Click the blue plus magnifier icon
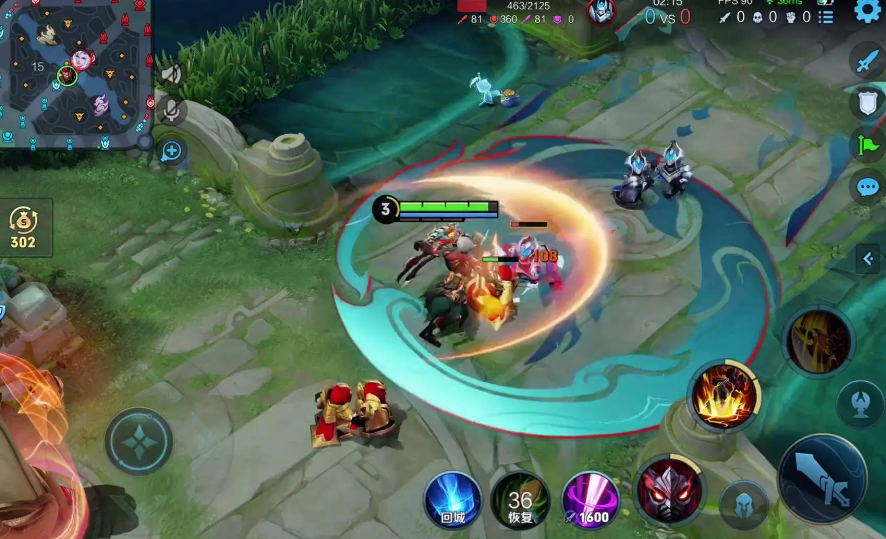This screenshot has height=539, width=886. point(172,151)
